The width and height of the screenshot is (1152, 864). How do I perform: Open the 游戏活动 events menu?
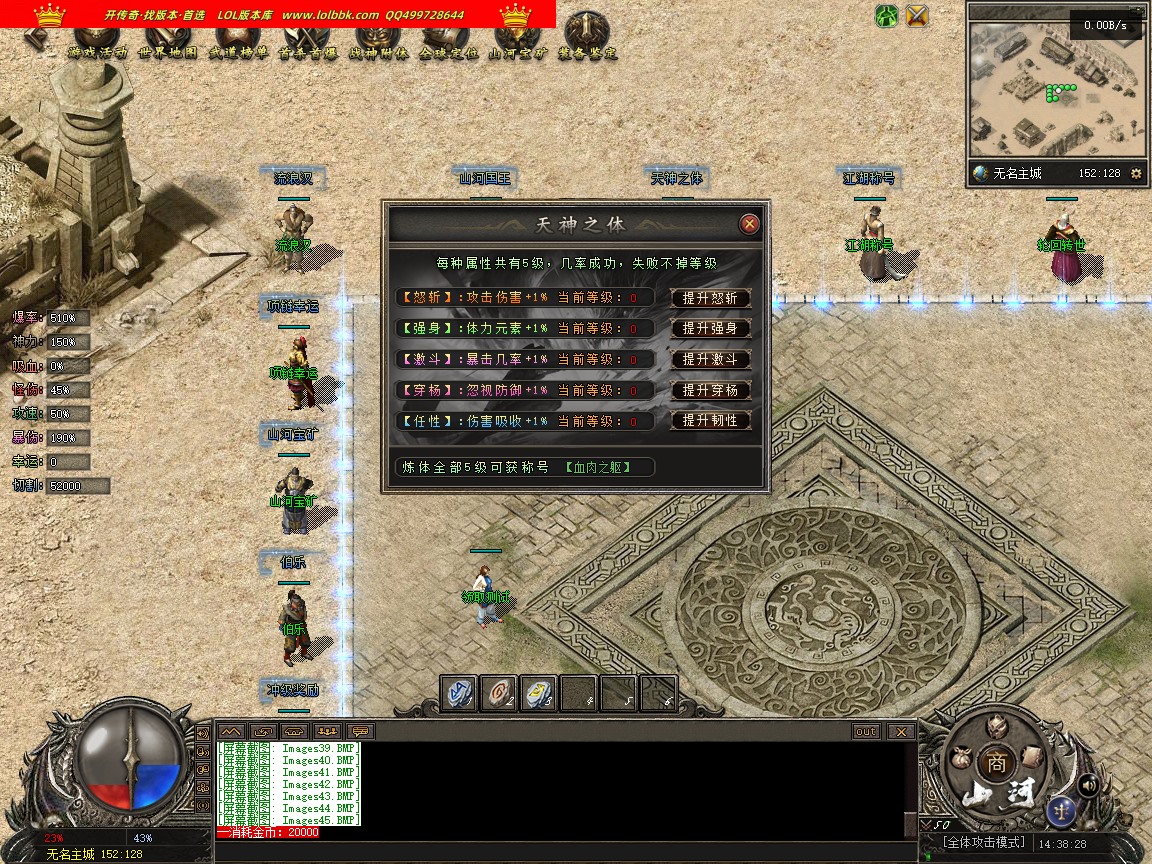click(x=97, y=52)
